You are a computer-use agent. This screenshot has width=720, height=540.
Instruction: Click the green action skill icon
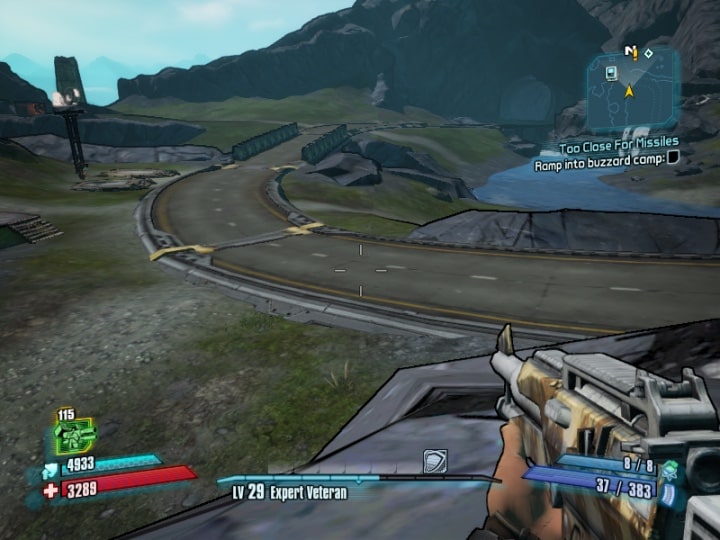[x=72, y=436]
